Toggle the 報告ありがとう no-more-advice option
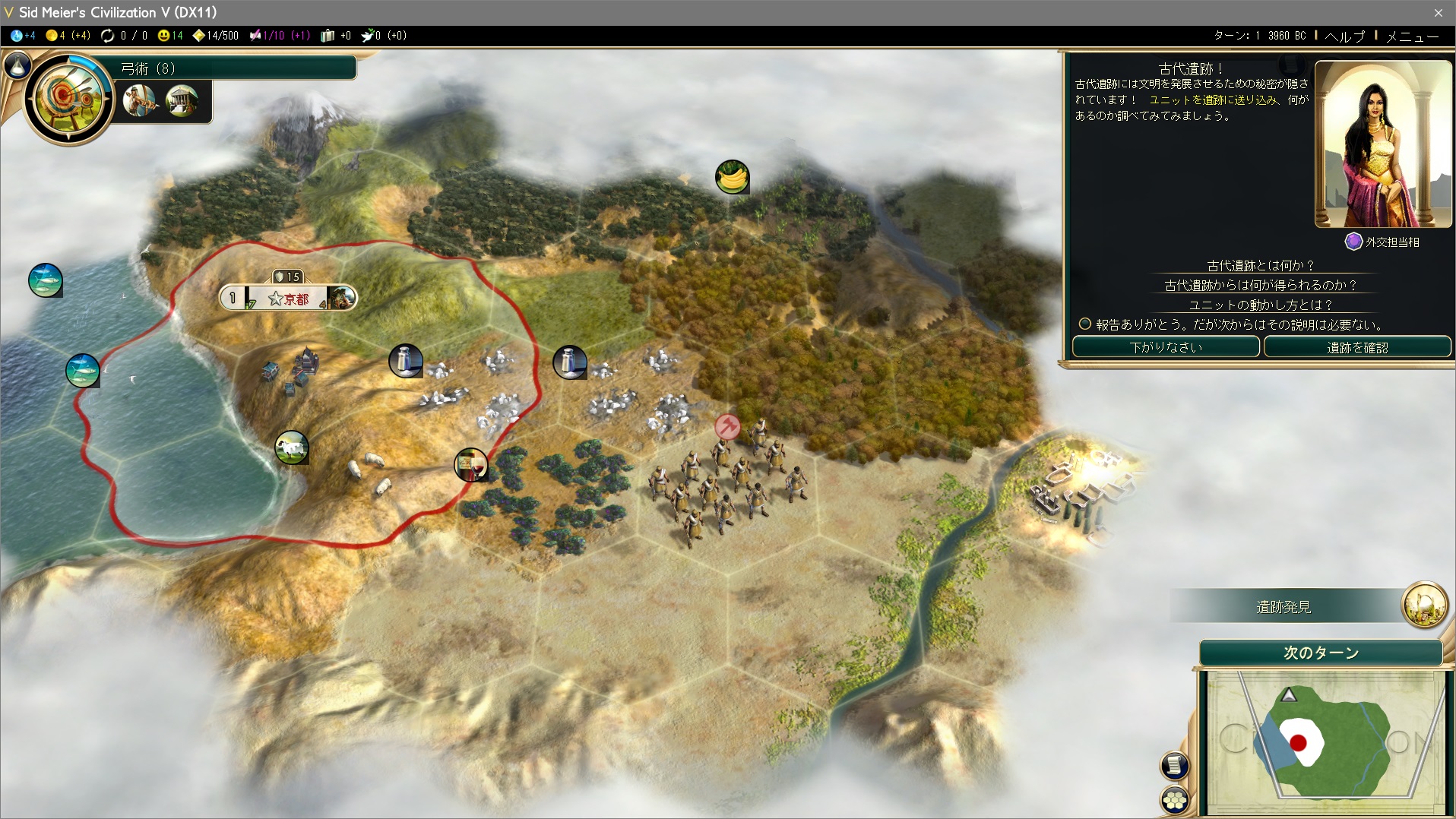1456x819 pixels. click(x=1085, y=324)
